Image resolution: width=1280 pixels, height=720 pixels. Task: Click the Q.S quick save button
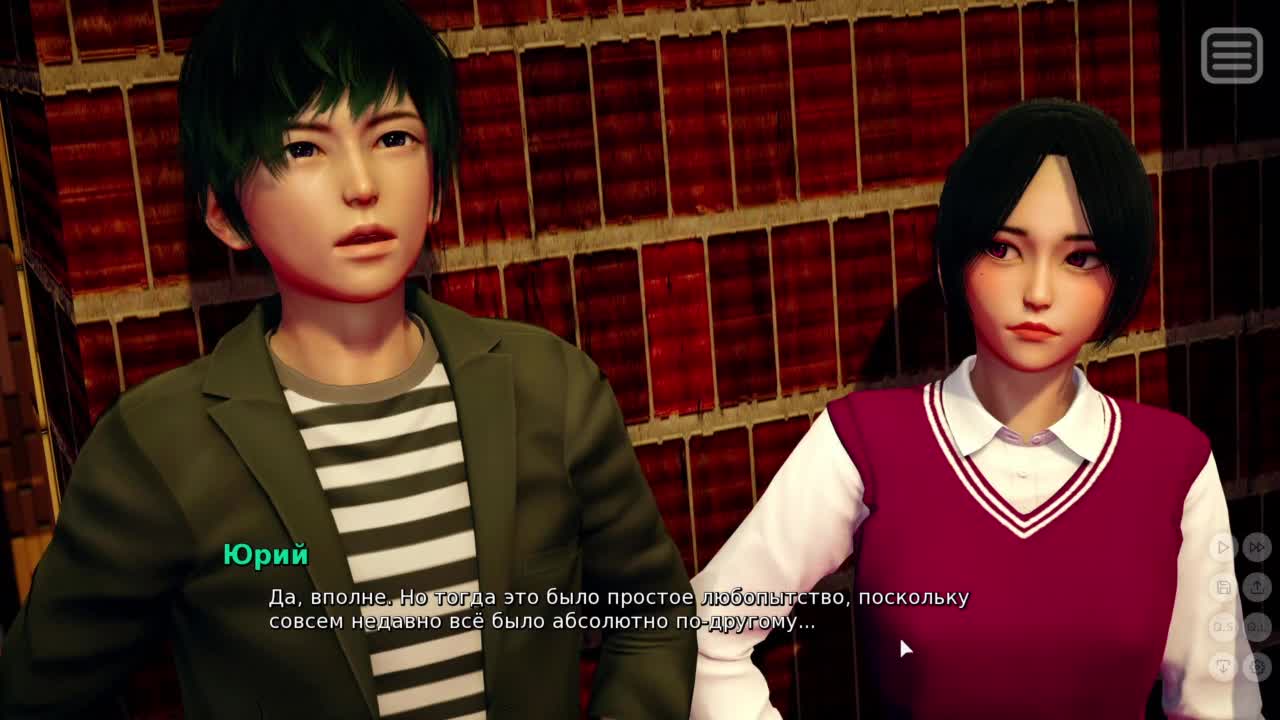click(x=1223, y=627)
